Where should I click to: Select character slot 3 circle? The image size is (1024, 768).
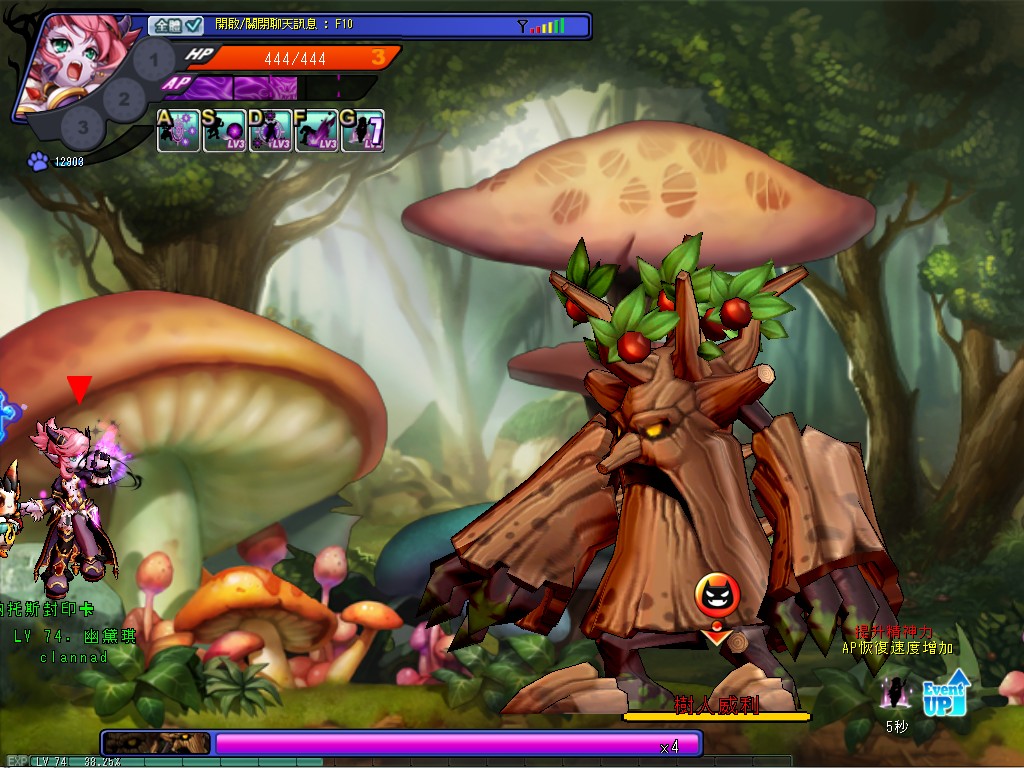[x=83, y=127]
